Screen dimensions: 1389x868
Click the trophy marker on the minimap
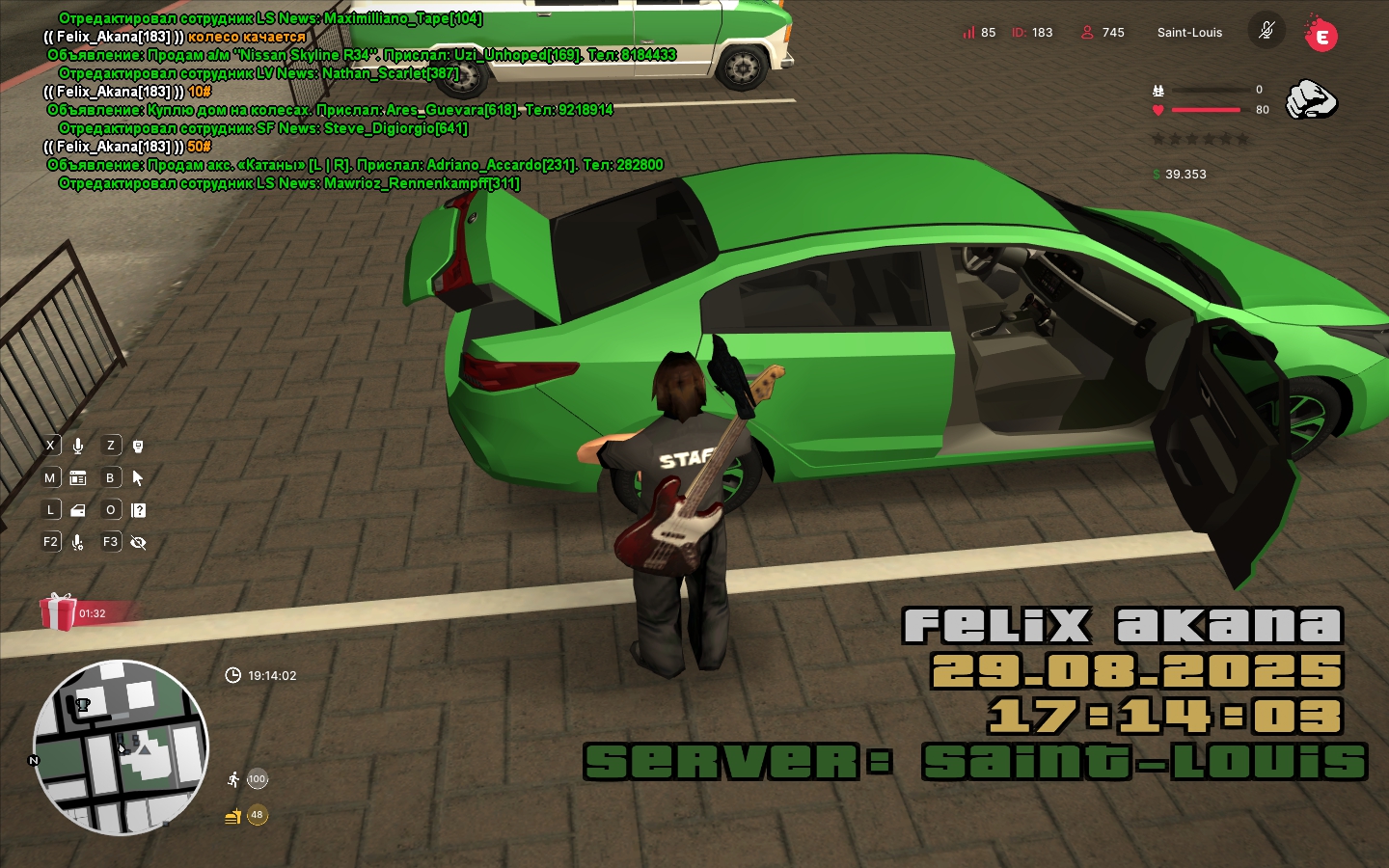tap(83, 705)
